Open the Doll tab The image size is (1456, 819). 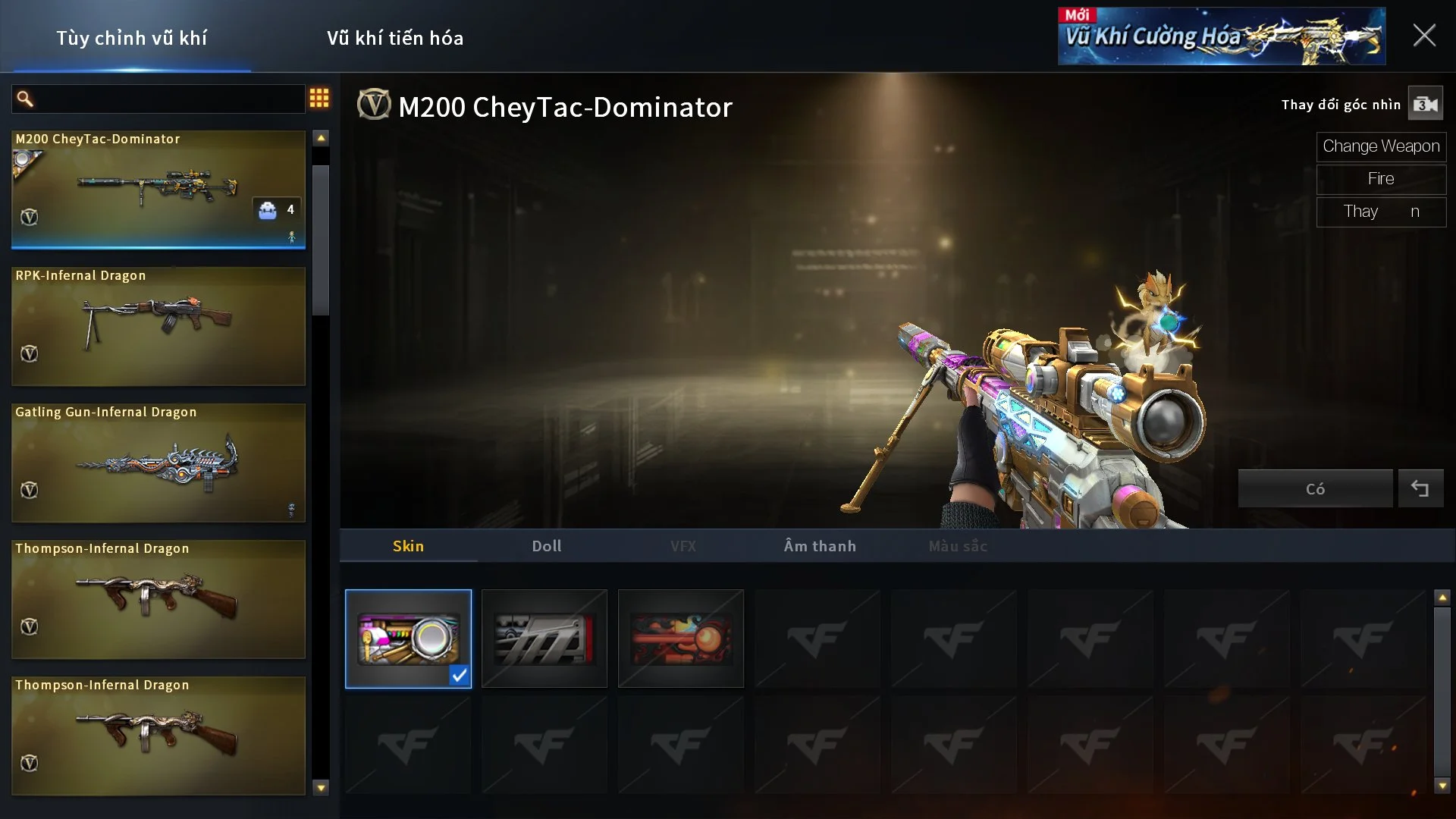546,546
